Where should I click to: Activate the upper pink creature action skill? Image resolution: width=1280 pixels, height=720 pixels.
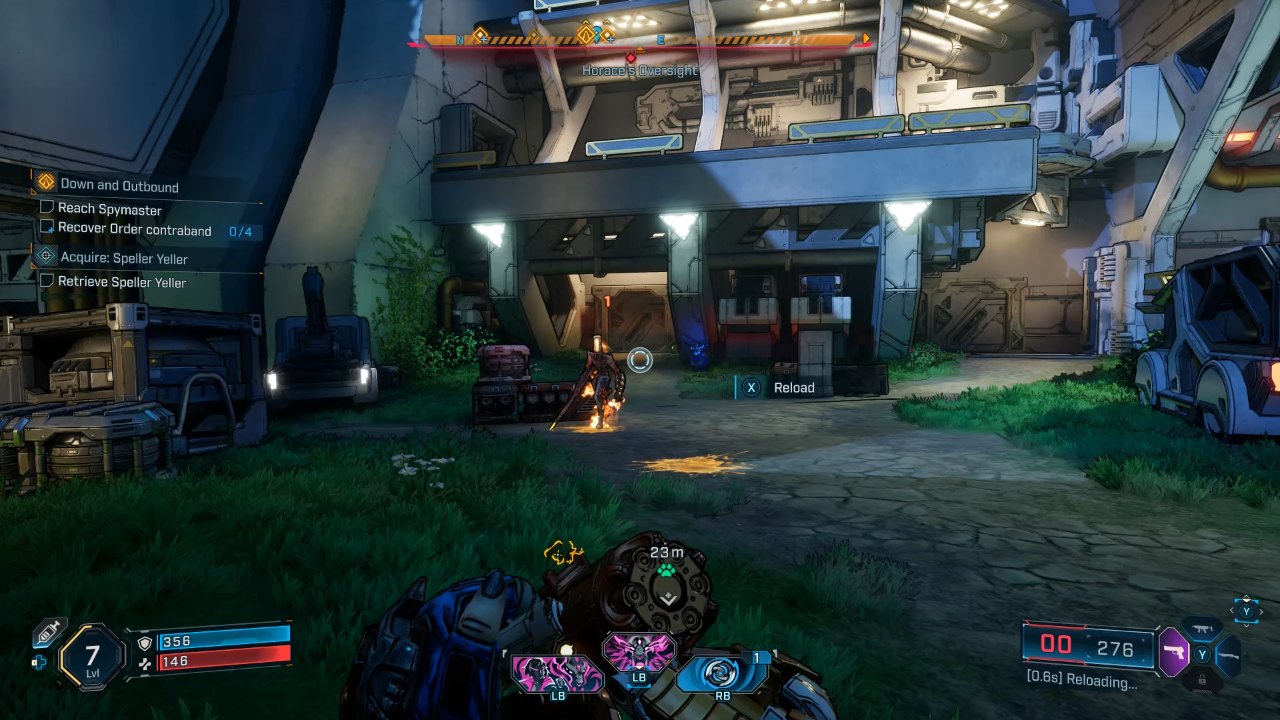(638, 652)
